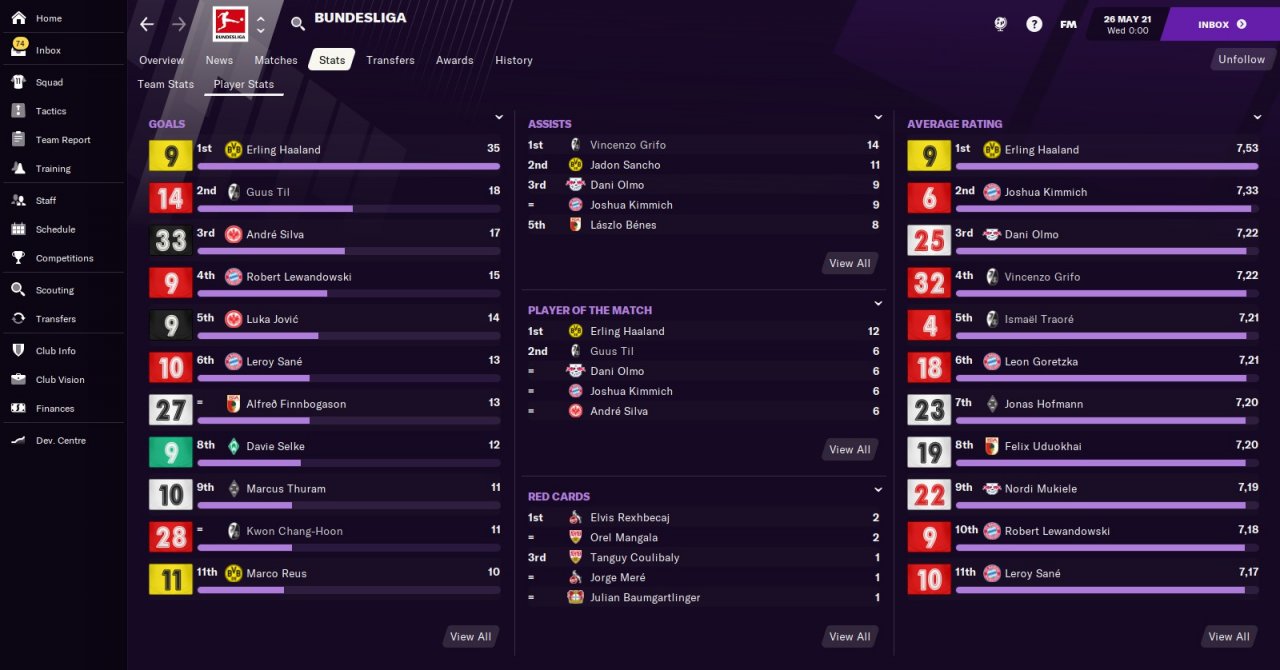This screenshot has height=670, width=1280.
Task: Open the Awards tab
Action: [454, 60]
